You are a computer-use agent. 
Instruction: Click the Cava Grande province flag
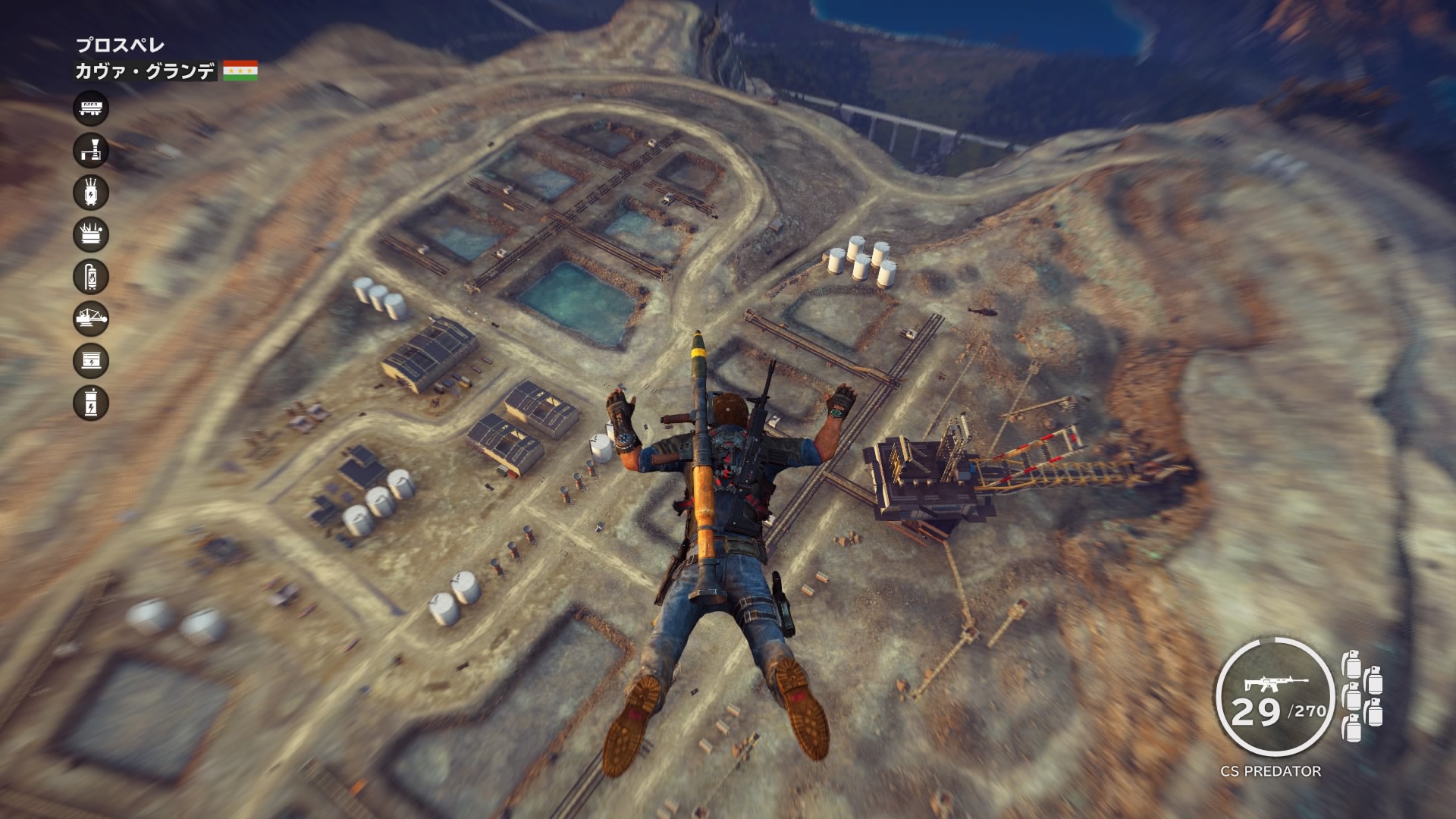[240, 71]
